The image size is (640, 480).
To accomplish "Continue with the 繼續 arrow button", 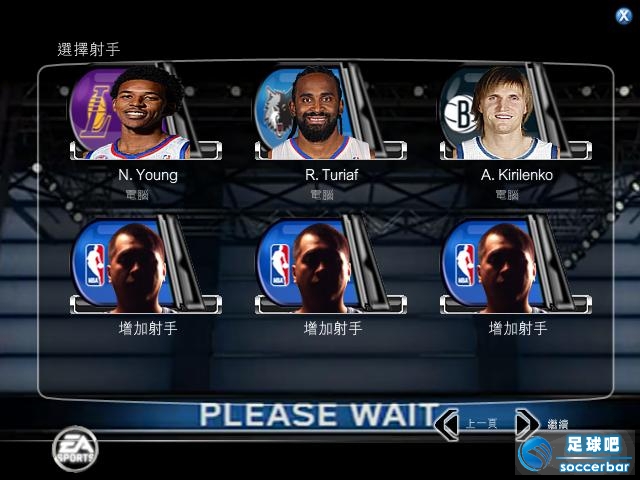I will [527, 424].
